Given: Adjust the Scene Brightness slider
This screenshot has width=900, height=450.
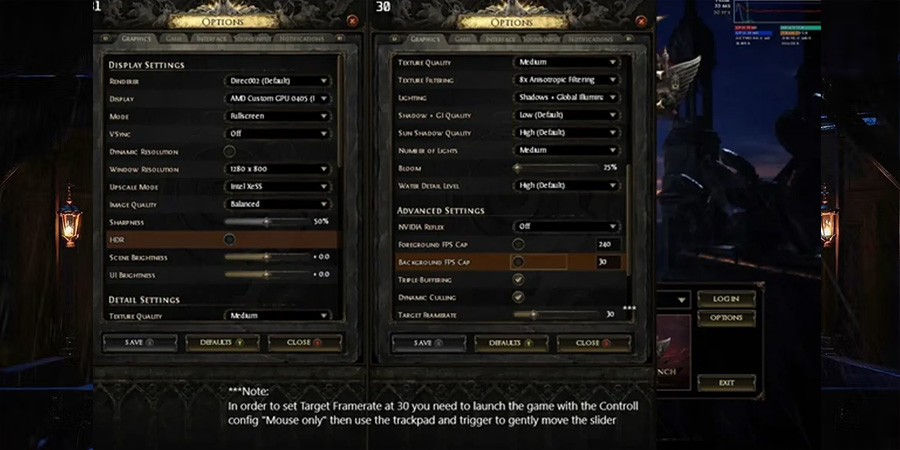Looking at the screenshot, I should (x=266, y=257).
